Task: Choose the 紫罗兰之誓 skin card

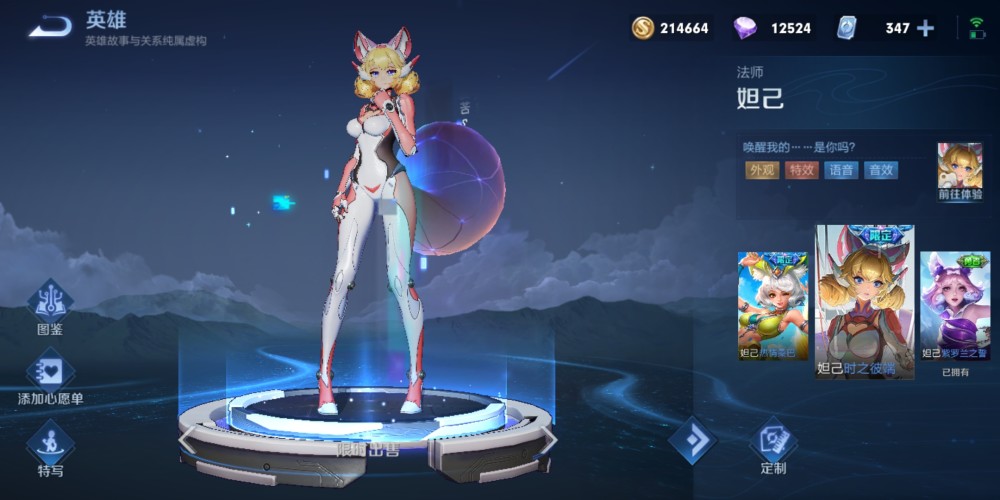Action: coord(954,305)
